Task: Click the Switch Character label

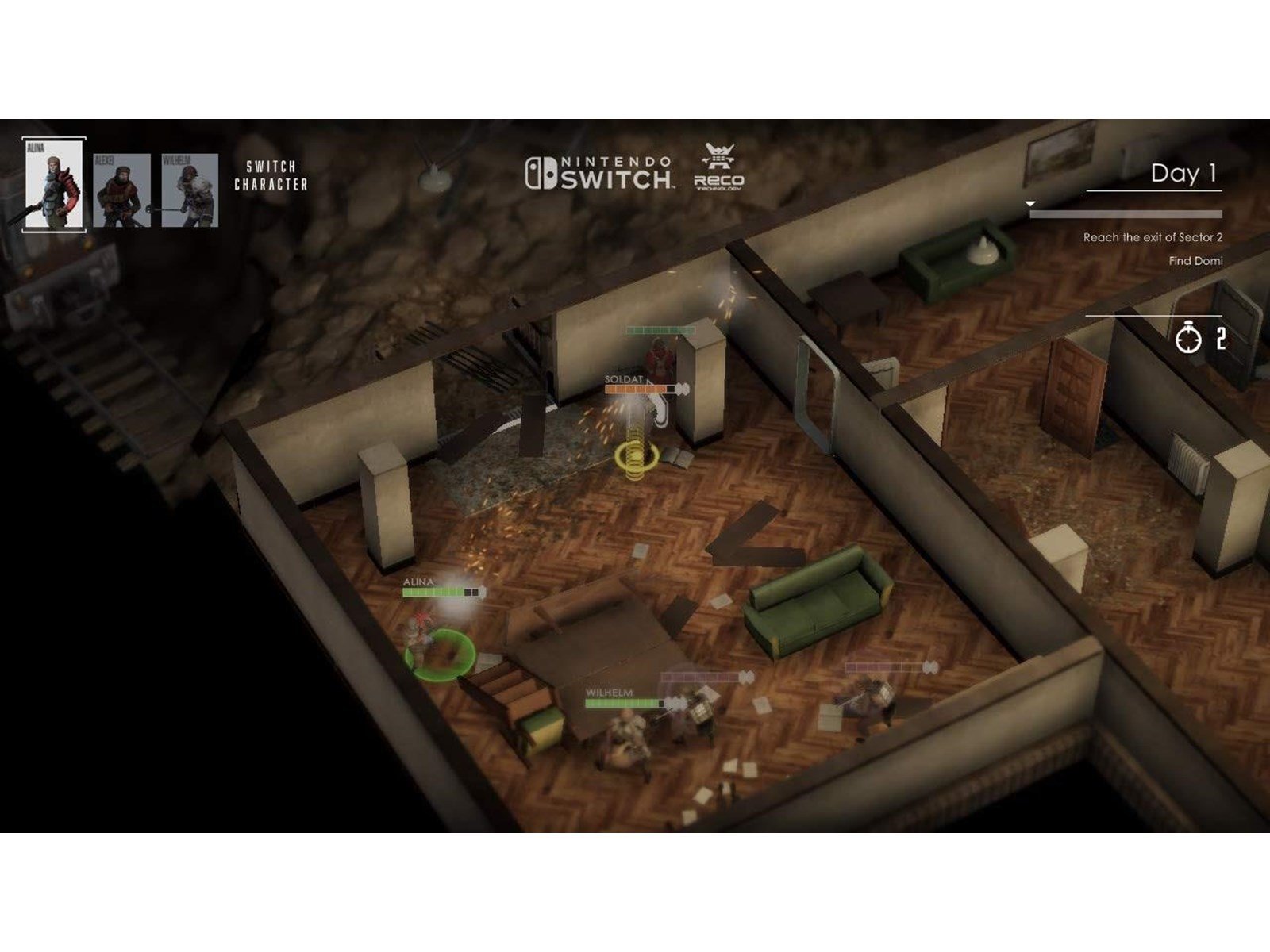Action: pos(271,175)
